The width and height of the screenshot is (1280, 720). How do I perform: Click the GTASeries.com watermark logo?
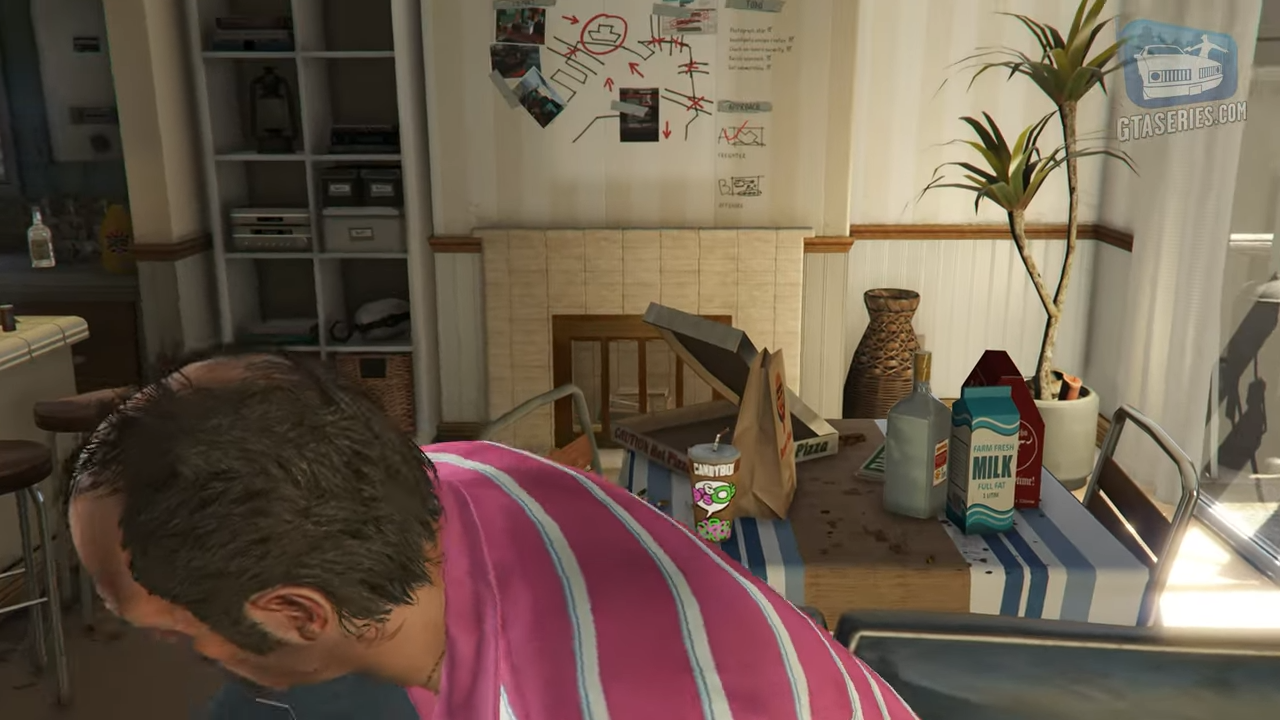[1181, 77]
